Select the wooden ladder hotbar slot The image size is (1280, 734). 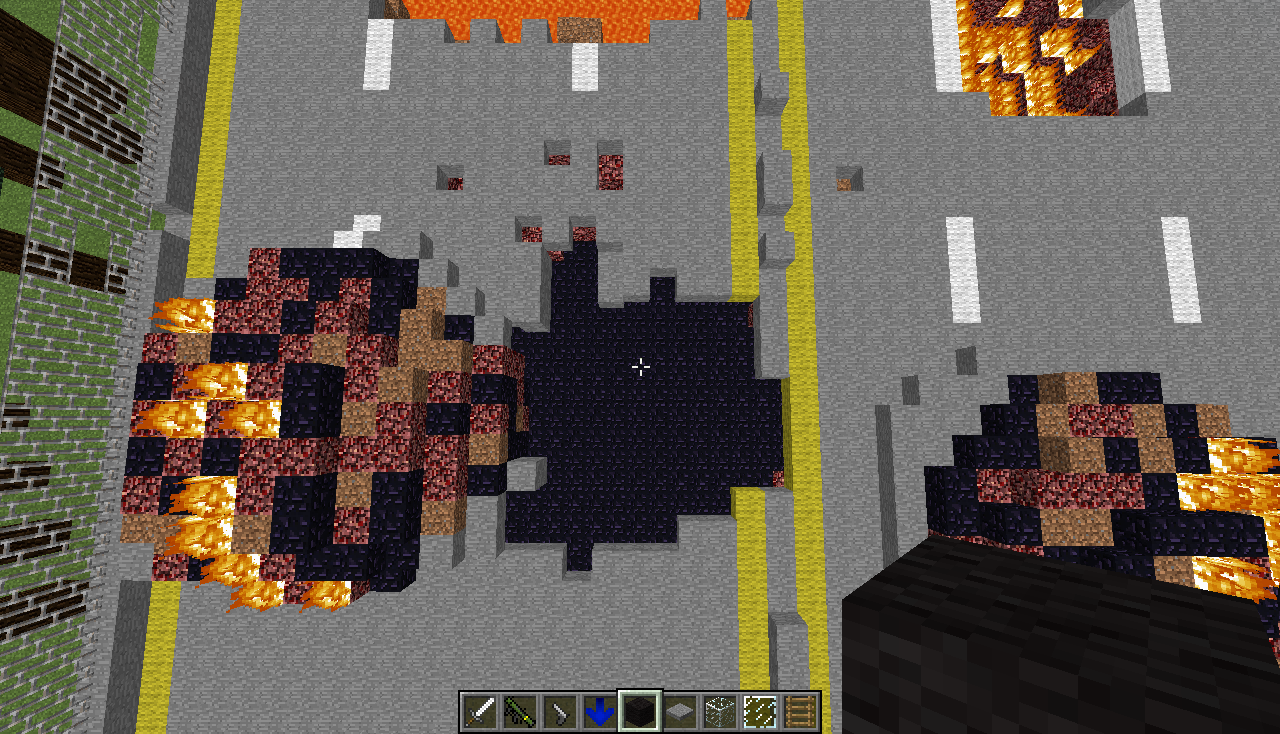(x=800, y=711)
